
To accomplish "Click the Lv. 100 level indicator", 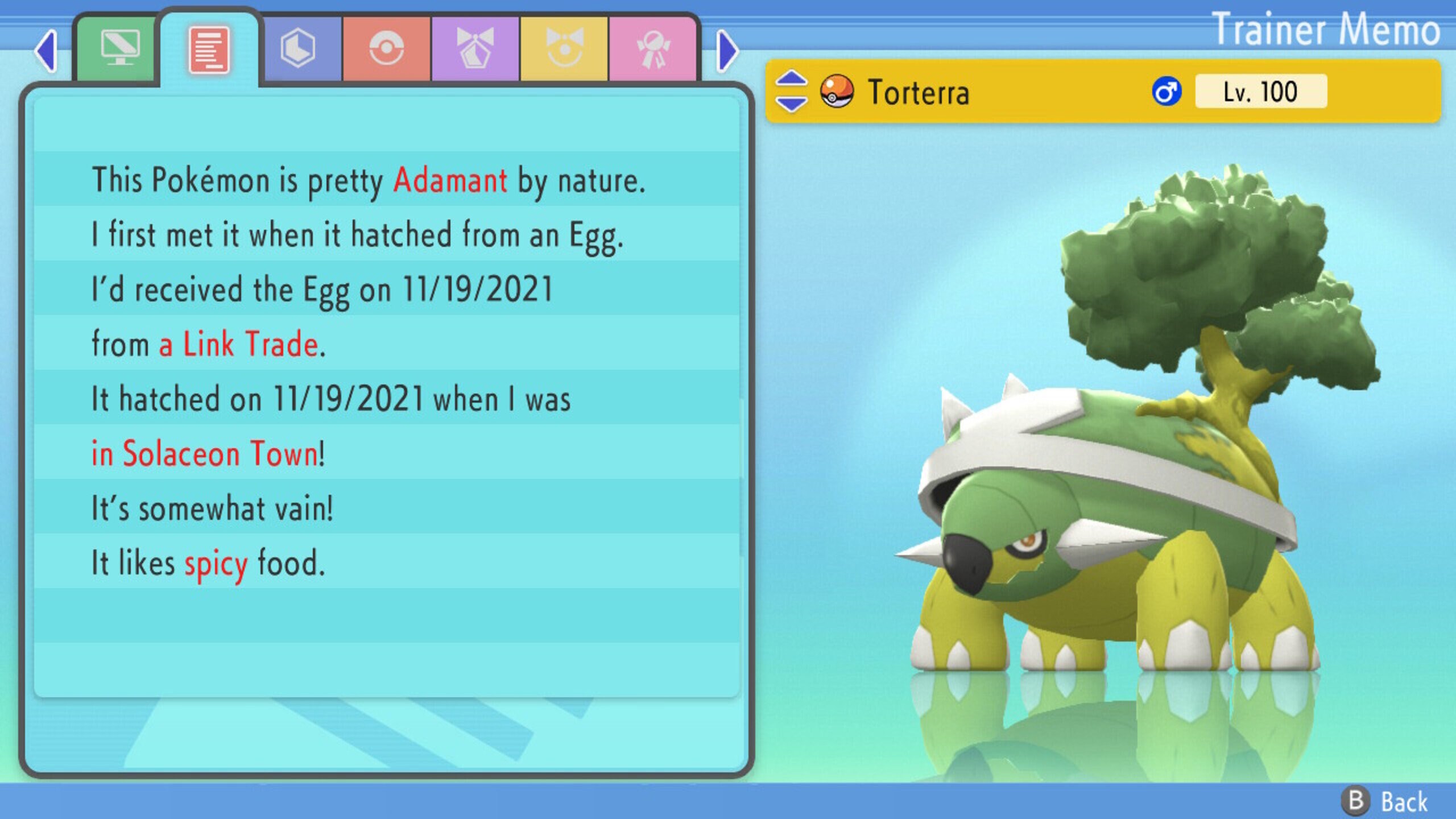I will point(1260,91).
